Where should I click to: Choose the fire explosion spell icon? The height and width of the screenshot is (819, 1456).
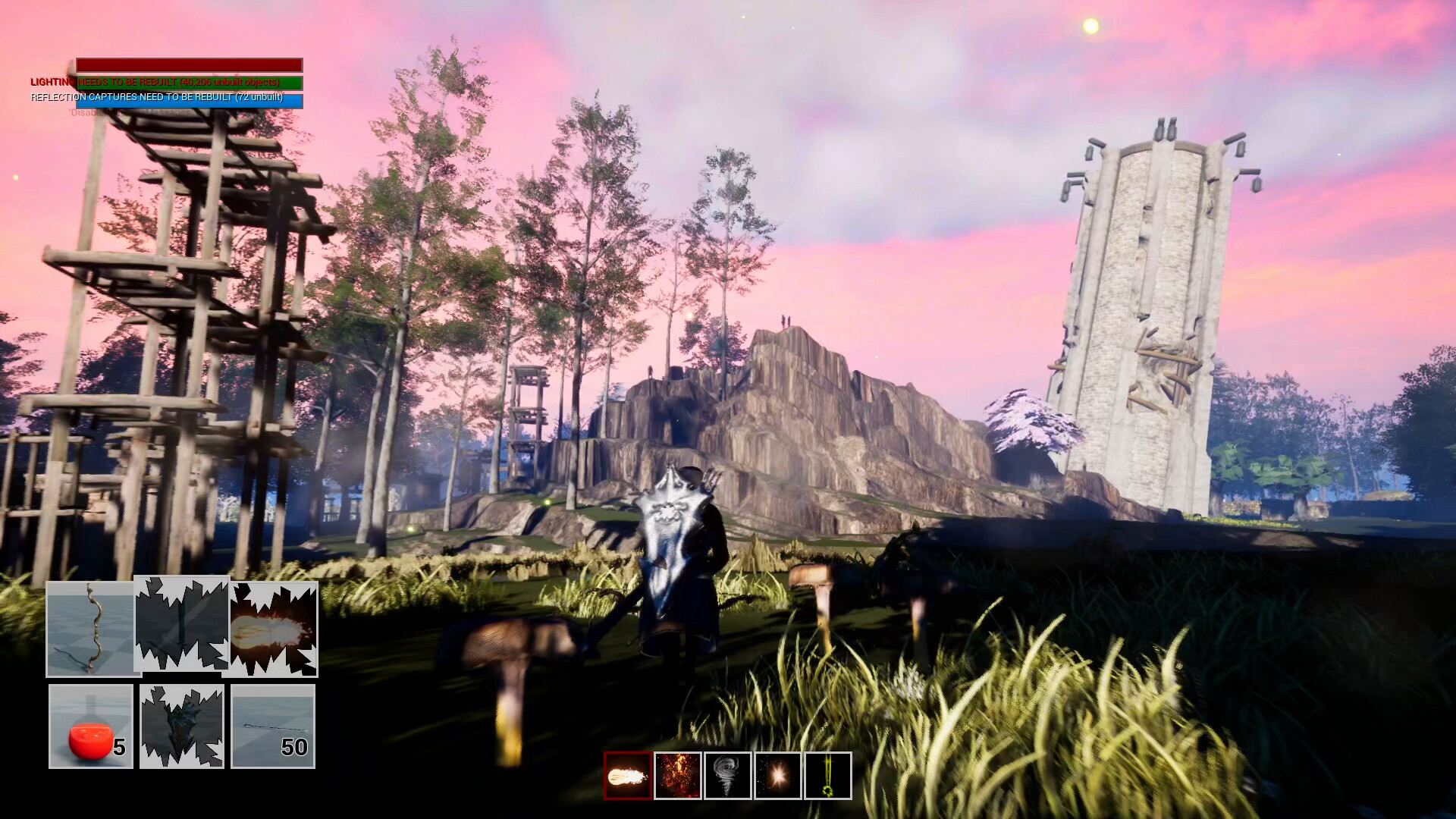click(x=676, y=774)
